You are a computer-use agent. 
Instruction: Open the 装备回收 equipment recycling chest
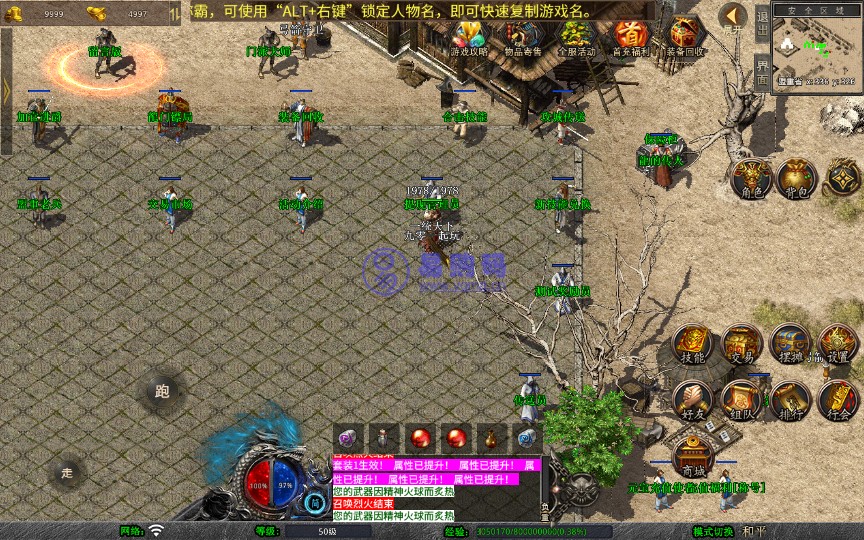tap(685, 38)
